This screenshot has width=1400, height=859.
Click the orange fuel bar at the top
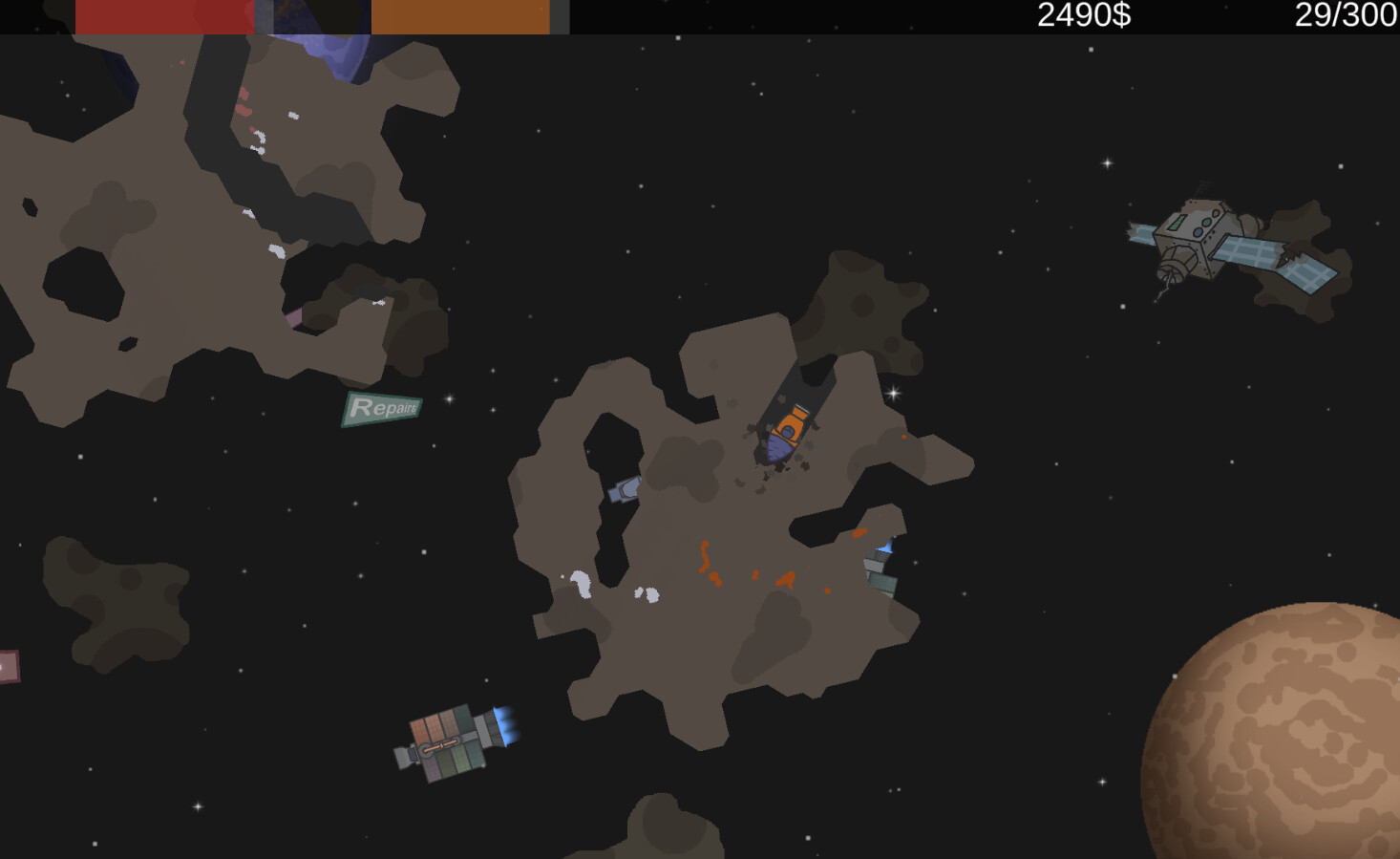coord(458,14)
